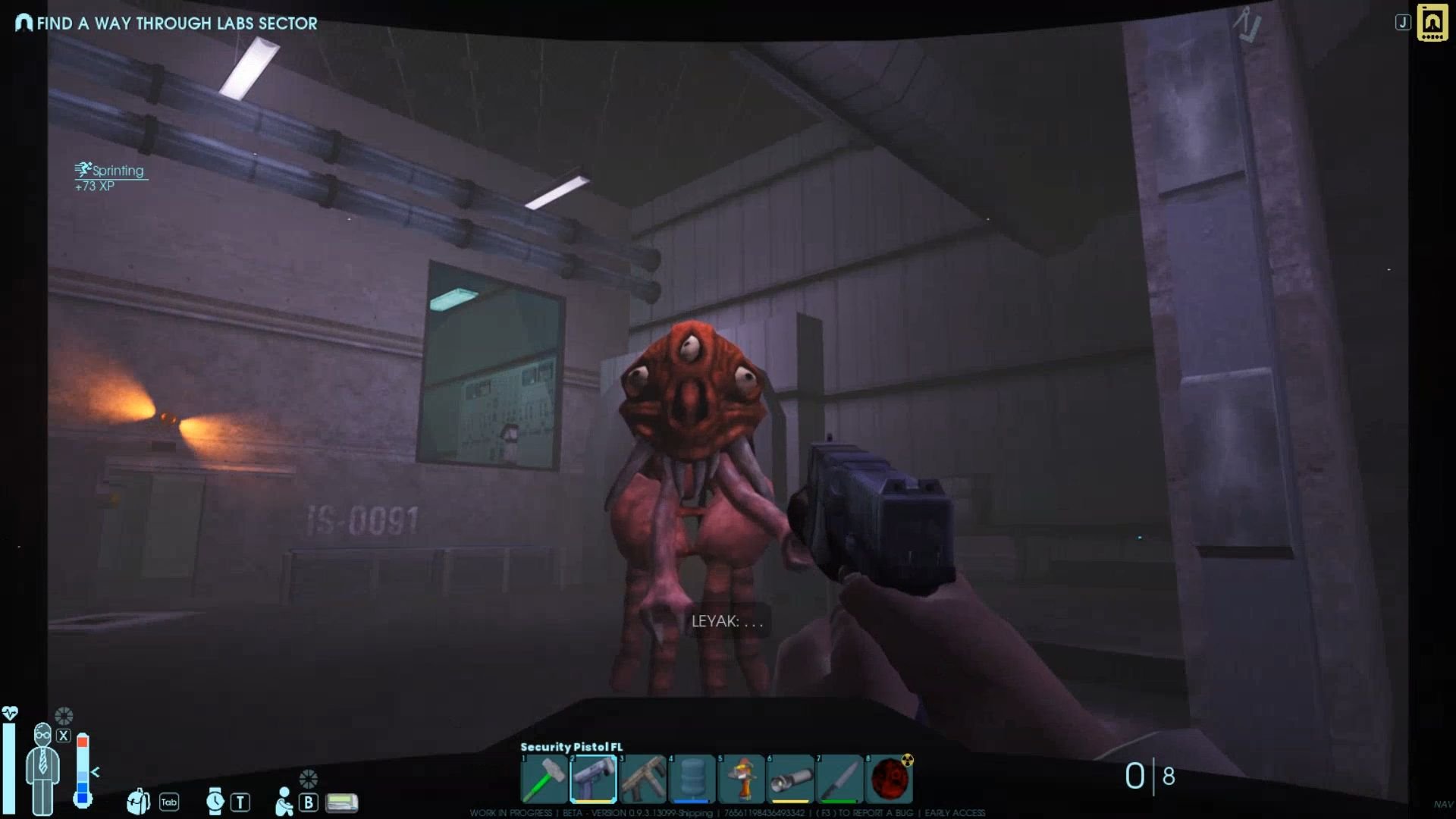
Task: Click the wristwatch icon
Action: (215, 801)
